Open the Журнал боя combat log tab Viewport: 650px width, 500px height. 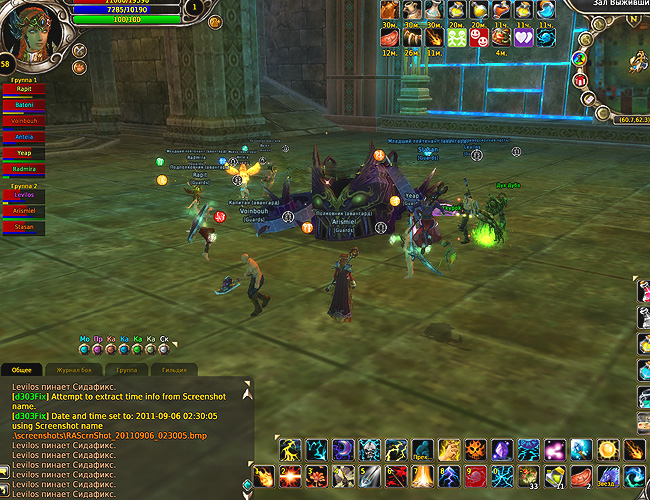[x=73, y=370]
